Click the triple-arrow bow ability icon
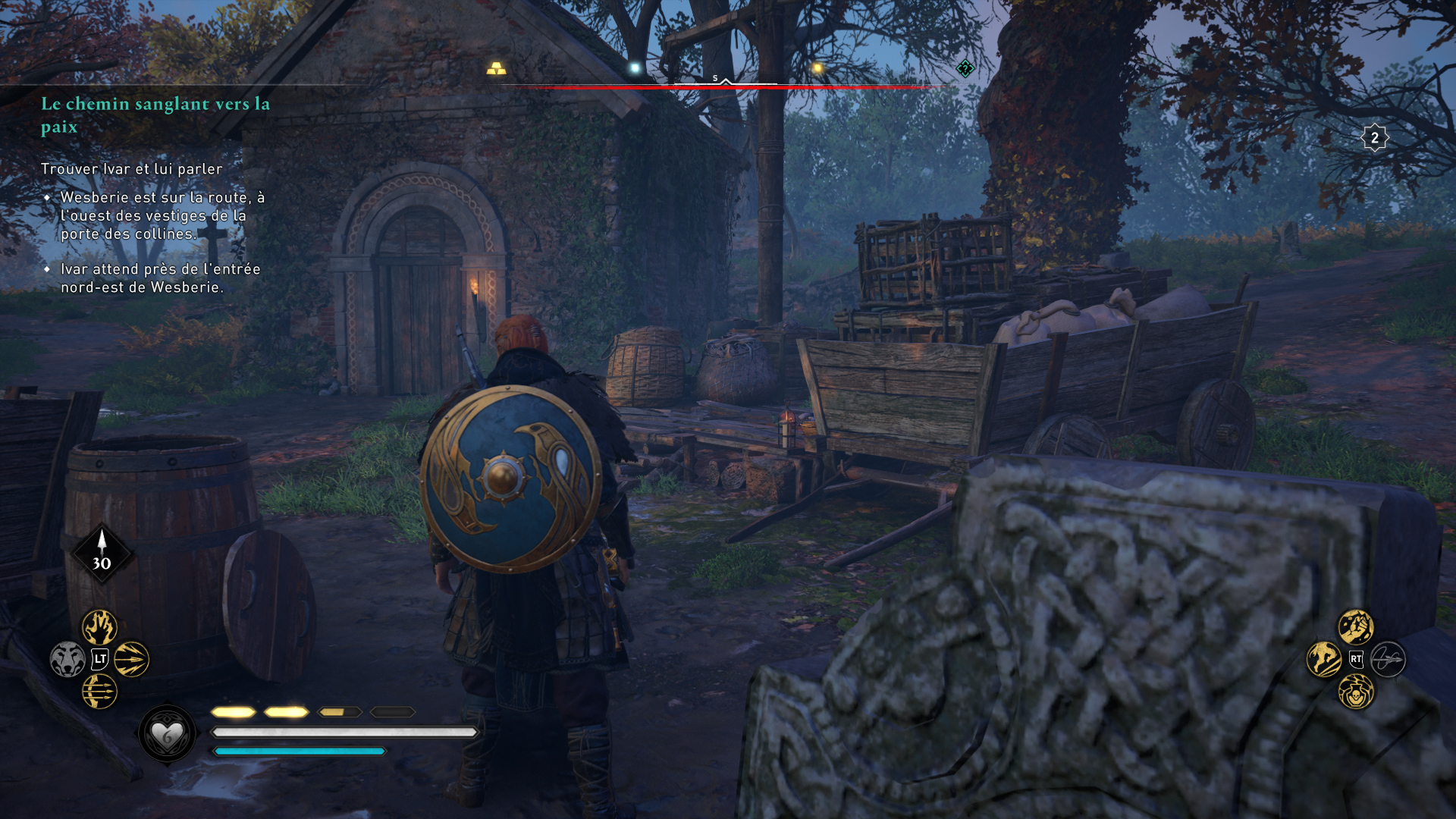The image size is (1456, 819). (x=98, y=691)
